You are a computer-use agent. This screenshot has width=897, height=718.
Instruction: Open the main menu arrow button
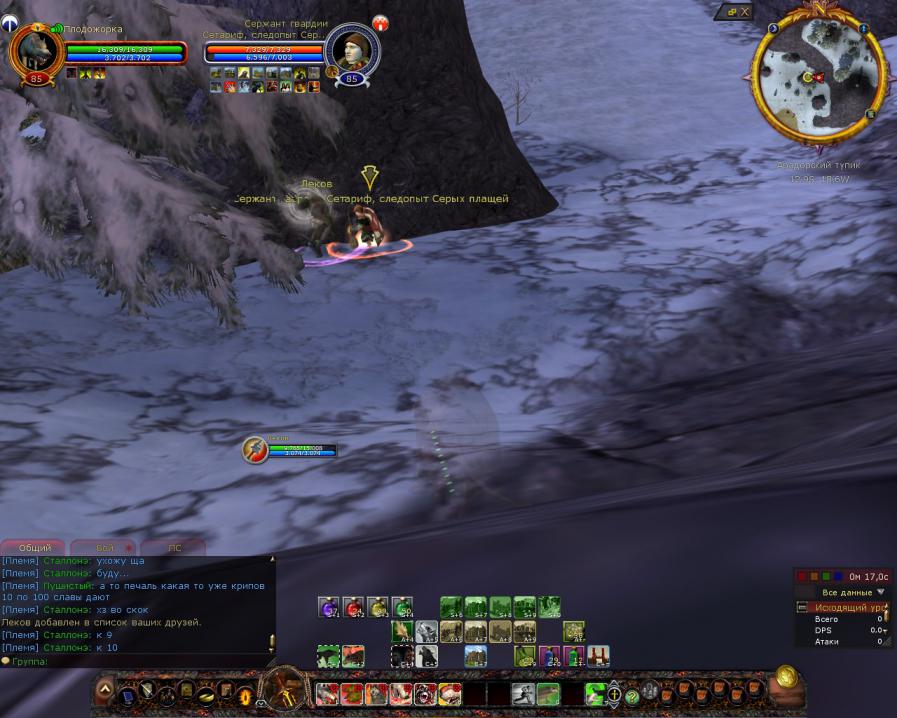tap(104, 690)
